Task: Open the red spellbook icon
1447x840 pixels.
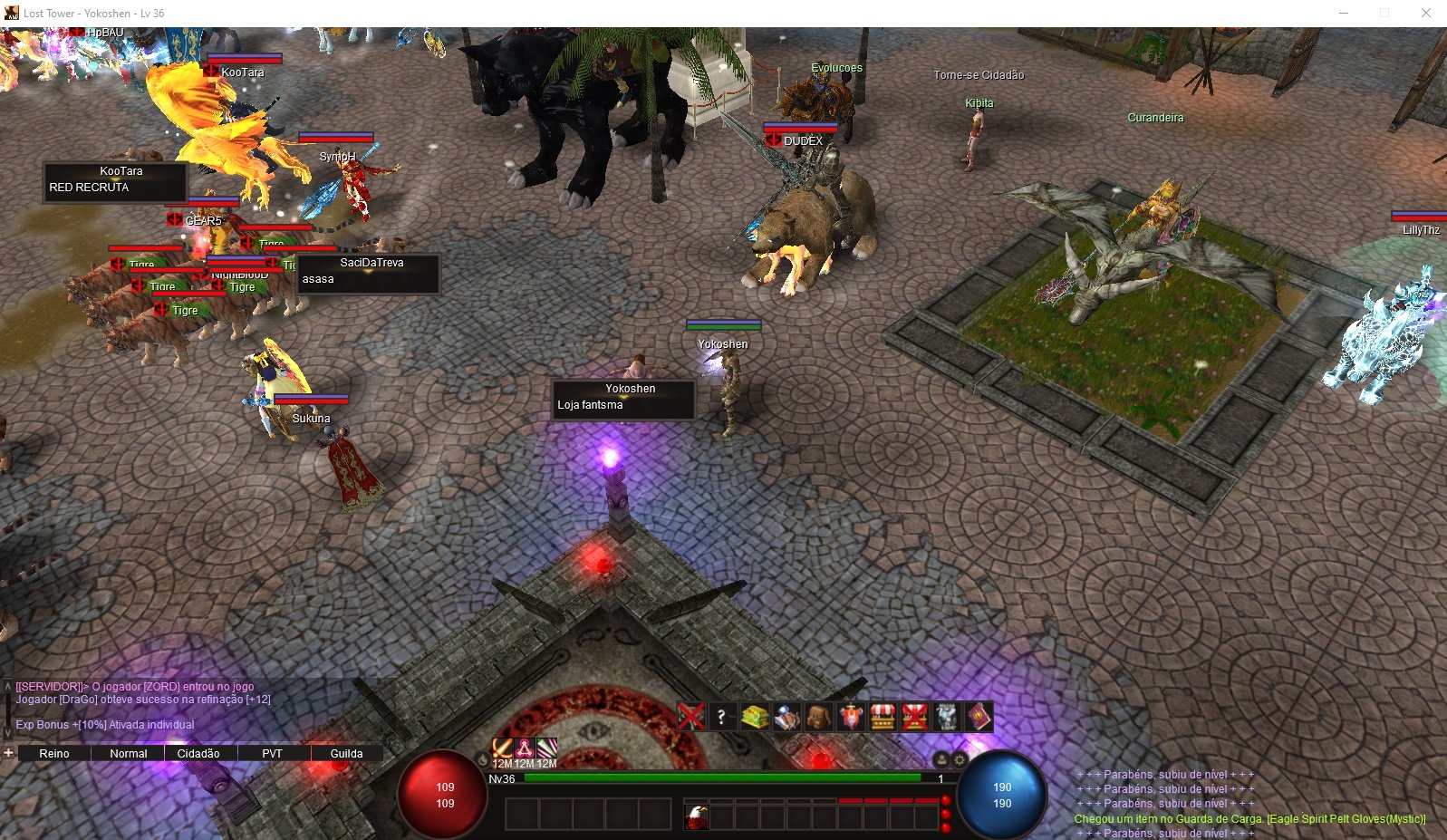Action: [x=979, y=717]
